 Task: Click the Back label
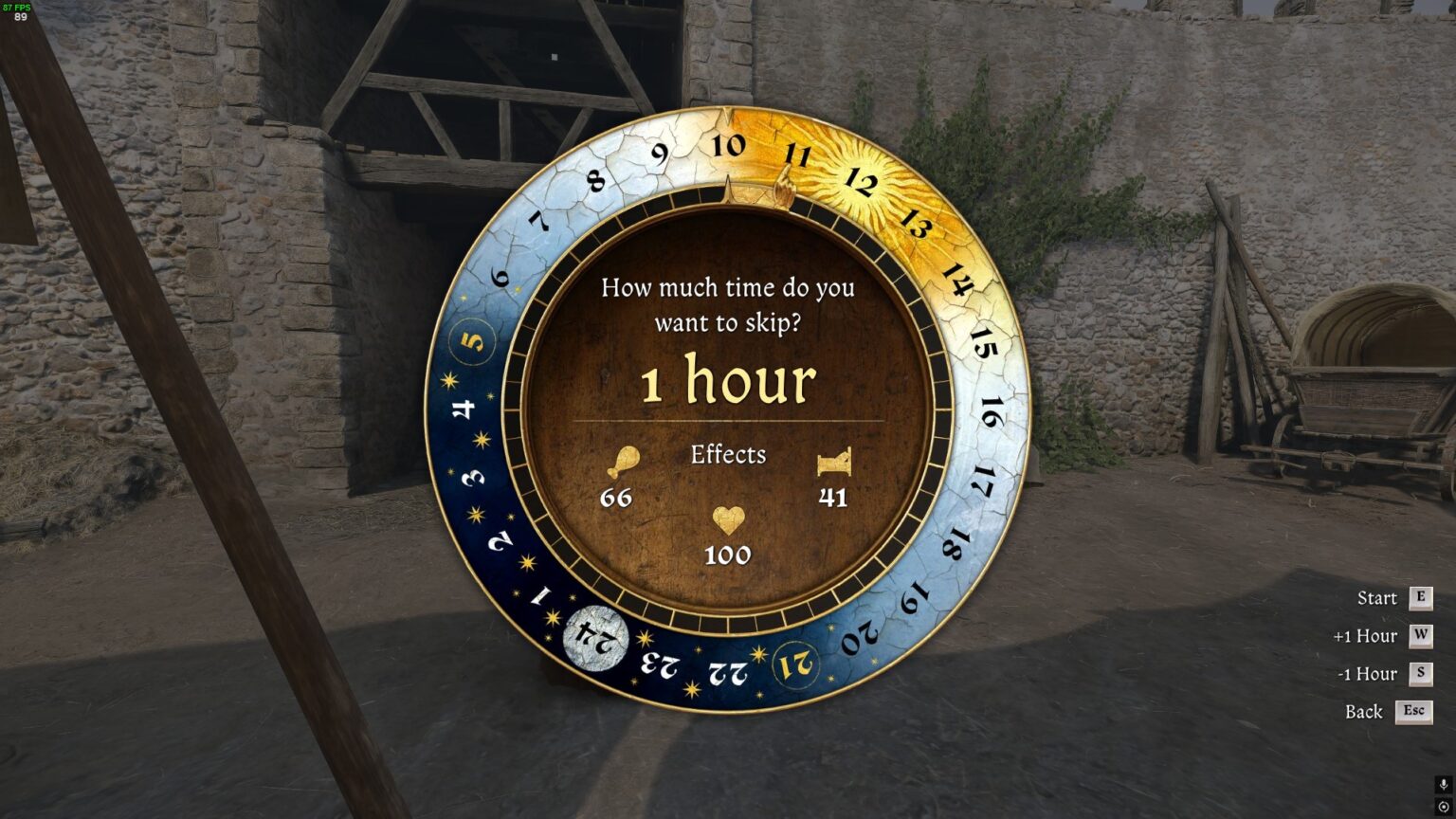(1362, 712)
